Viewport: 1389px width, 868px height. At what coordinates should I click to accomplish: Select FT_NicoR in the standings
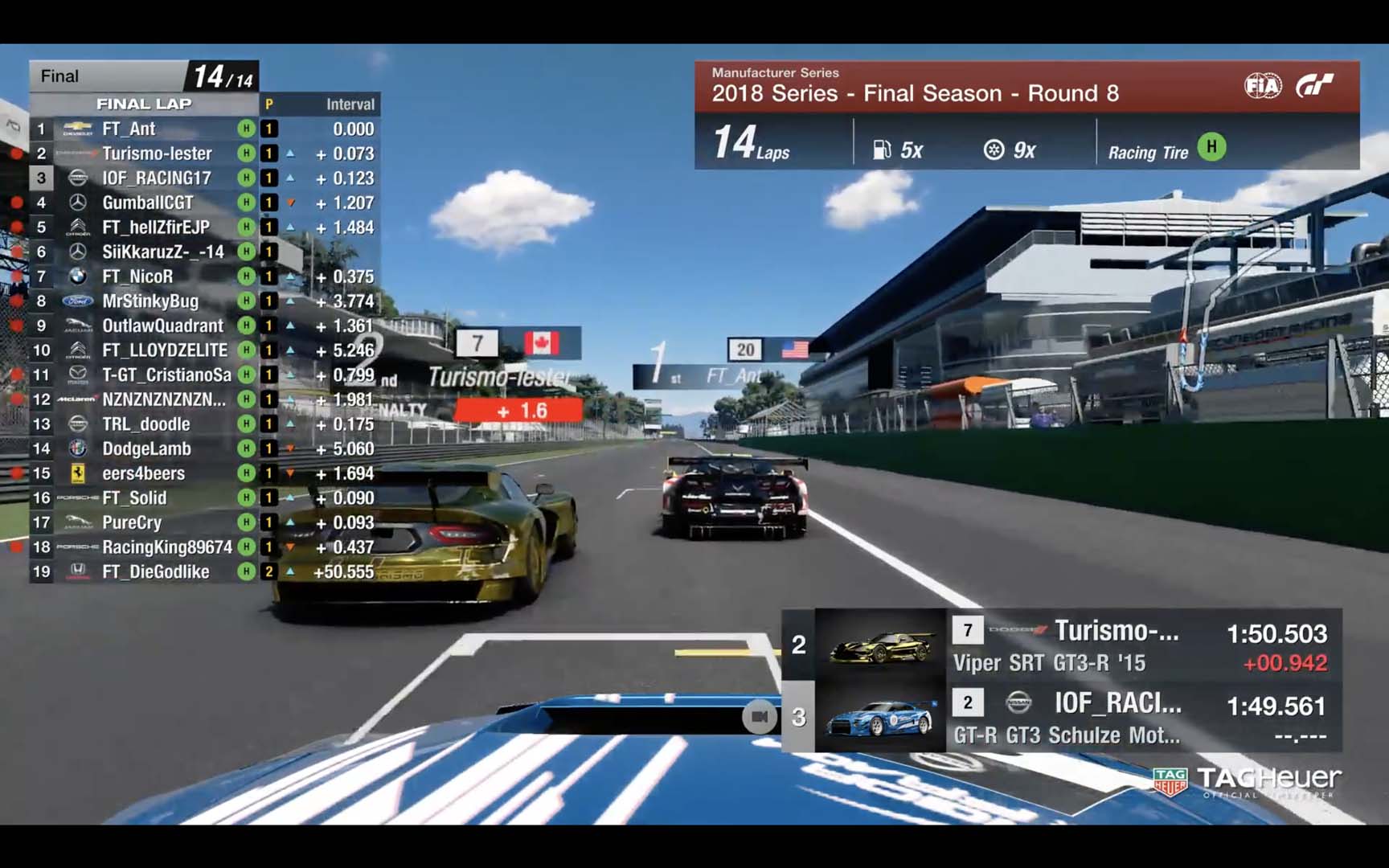(137, 276)
